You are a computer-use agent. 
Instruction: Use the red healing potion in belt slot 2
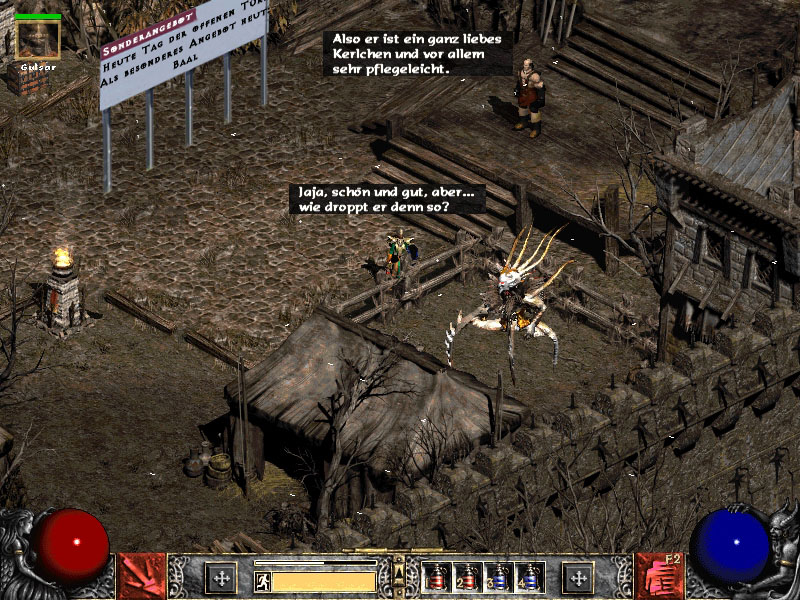pyautogui.click(x=468, y=577)
